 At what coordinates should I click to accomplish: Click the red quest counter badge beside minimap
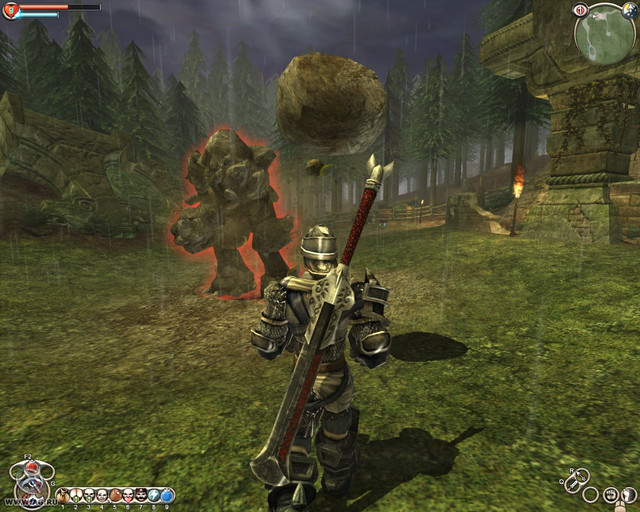[580, 10]
